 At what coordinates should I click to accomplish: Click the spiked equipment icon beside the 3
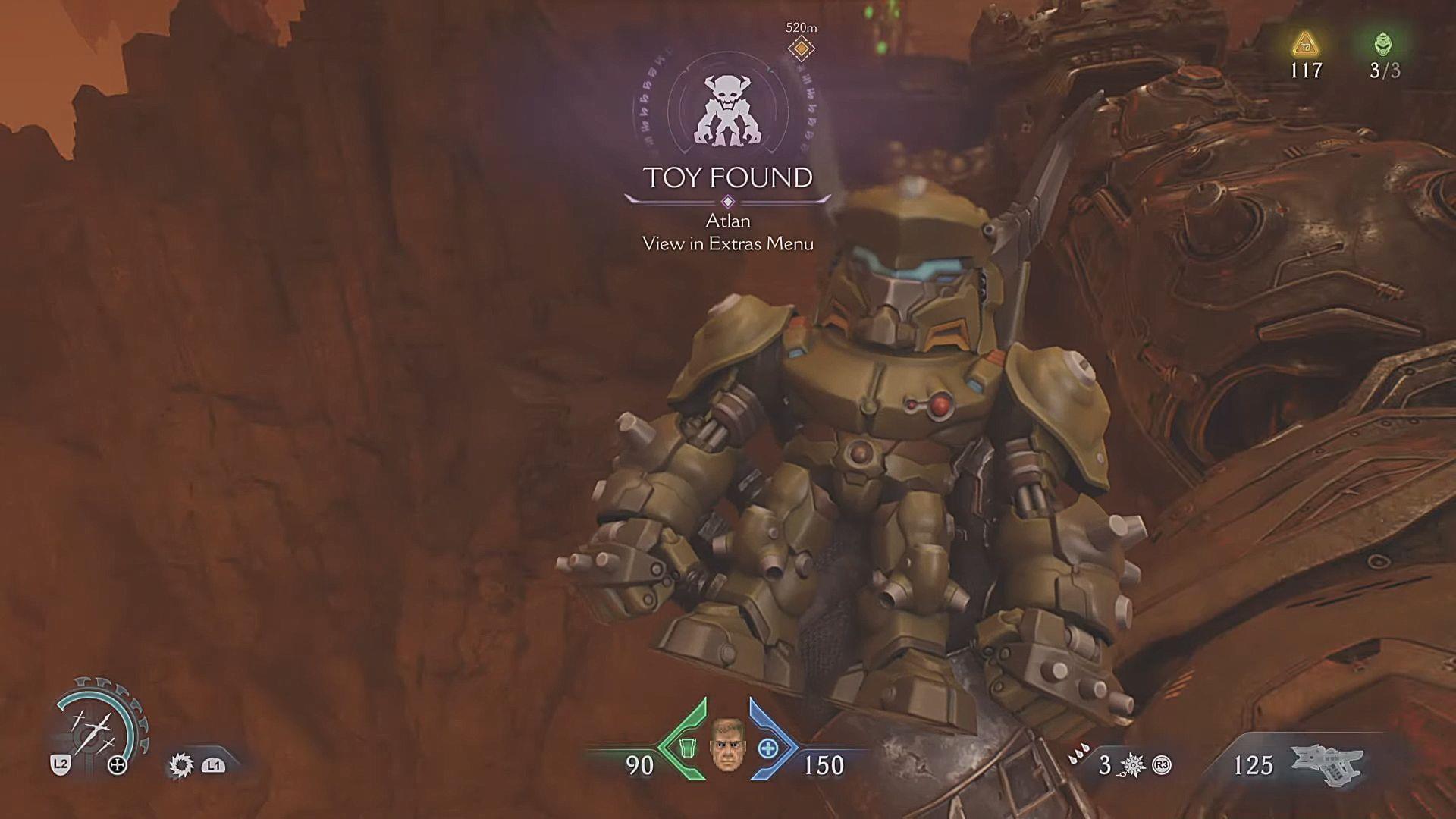coord(1133,765)
